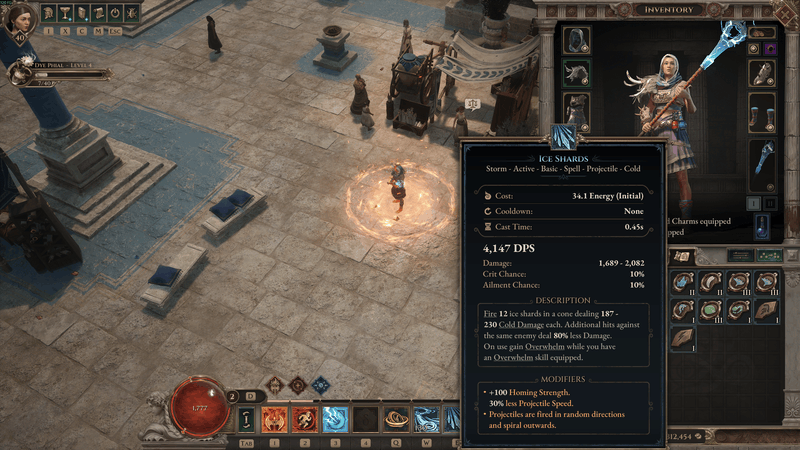Select the character portrait

[18, 20]
